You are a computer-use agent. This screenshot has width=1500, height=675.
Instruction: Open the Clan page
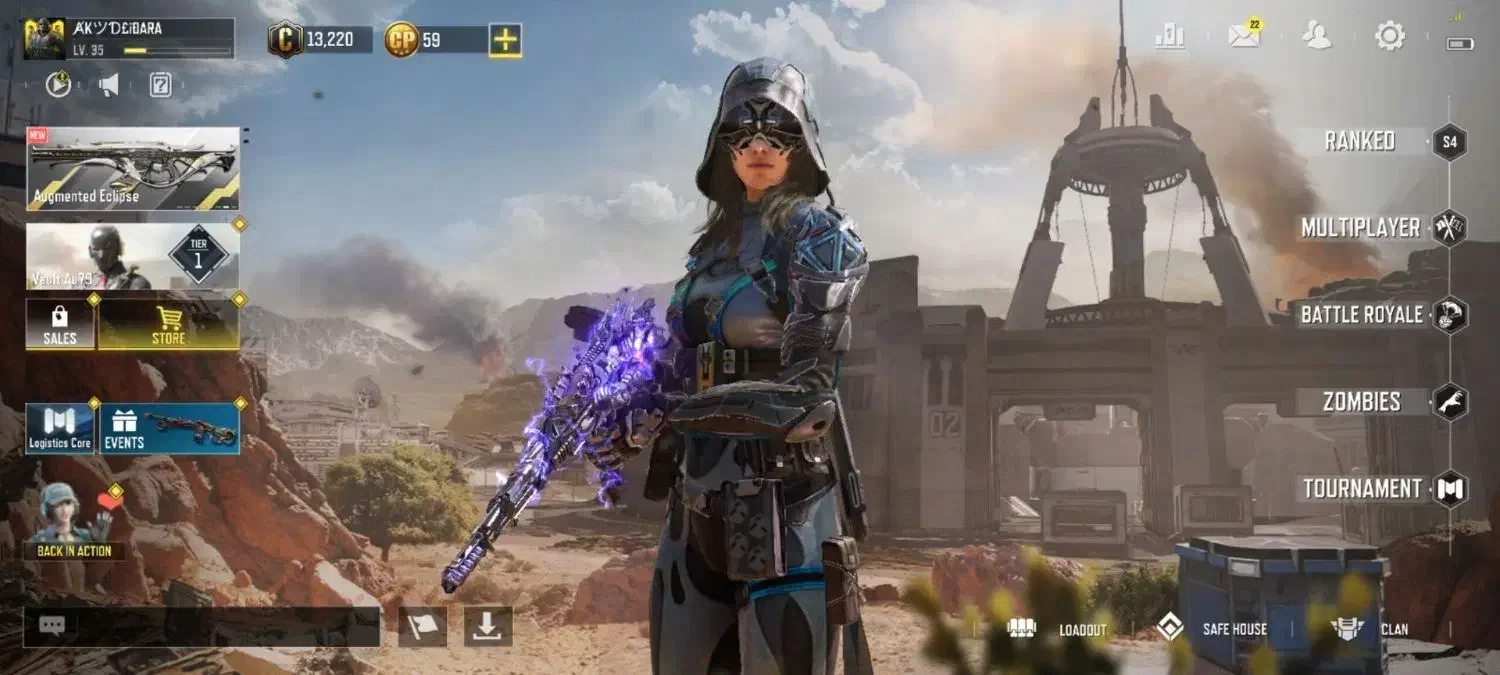click(x=1369, y=629)
